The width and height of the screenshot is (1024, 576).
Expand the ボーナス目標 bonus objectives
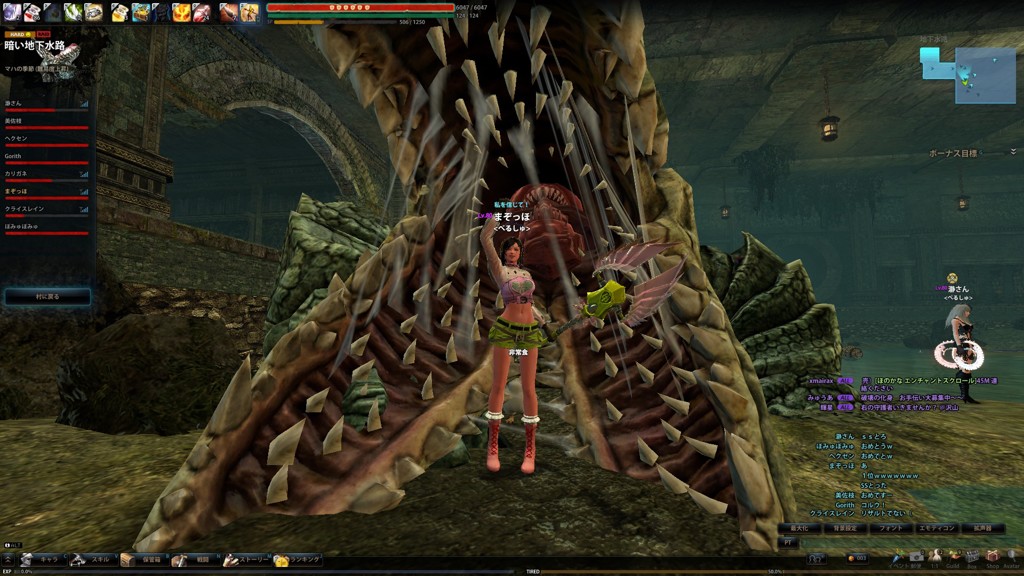pyautogui.click(x=1012, y=152)
